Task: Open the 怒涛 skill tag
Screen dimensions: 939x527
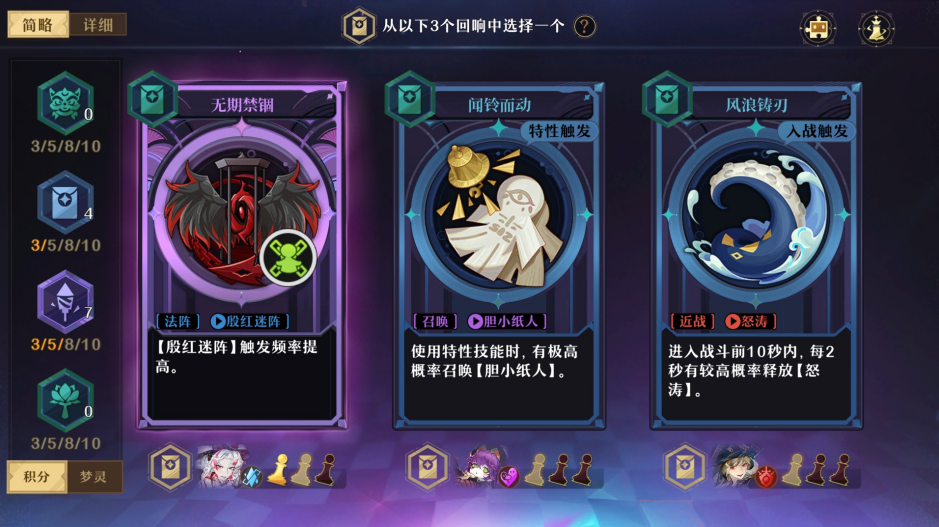Action: [x=750, y=322]
